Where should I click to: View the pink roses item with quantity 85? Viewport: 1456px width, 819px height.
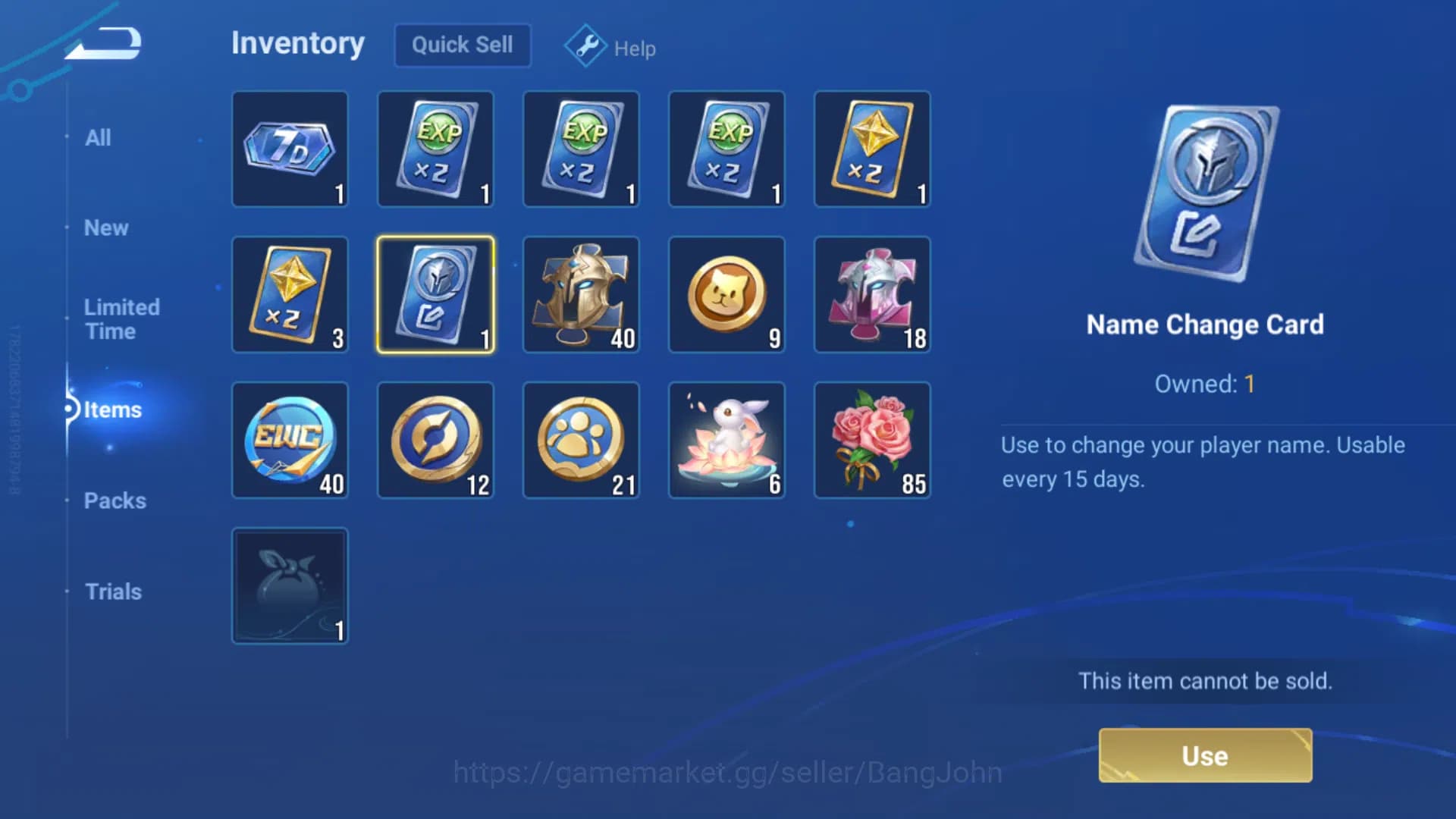[x=873, y=440]
